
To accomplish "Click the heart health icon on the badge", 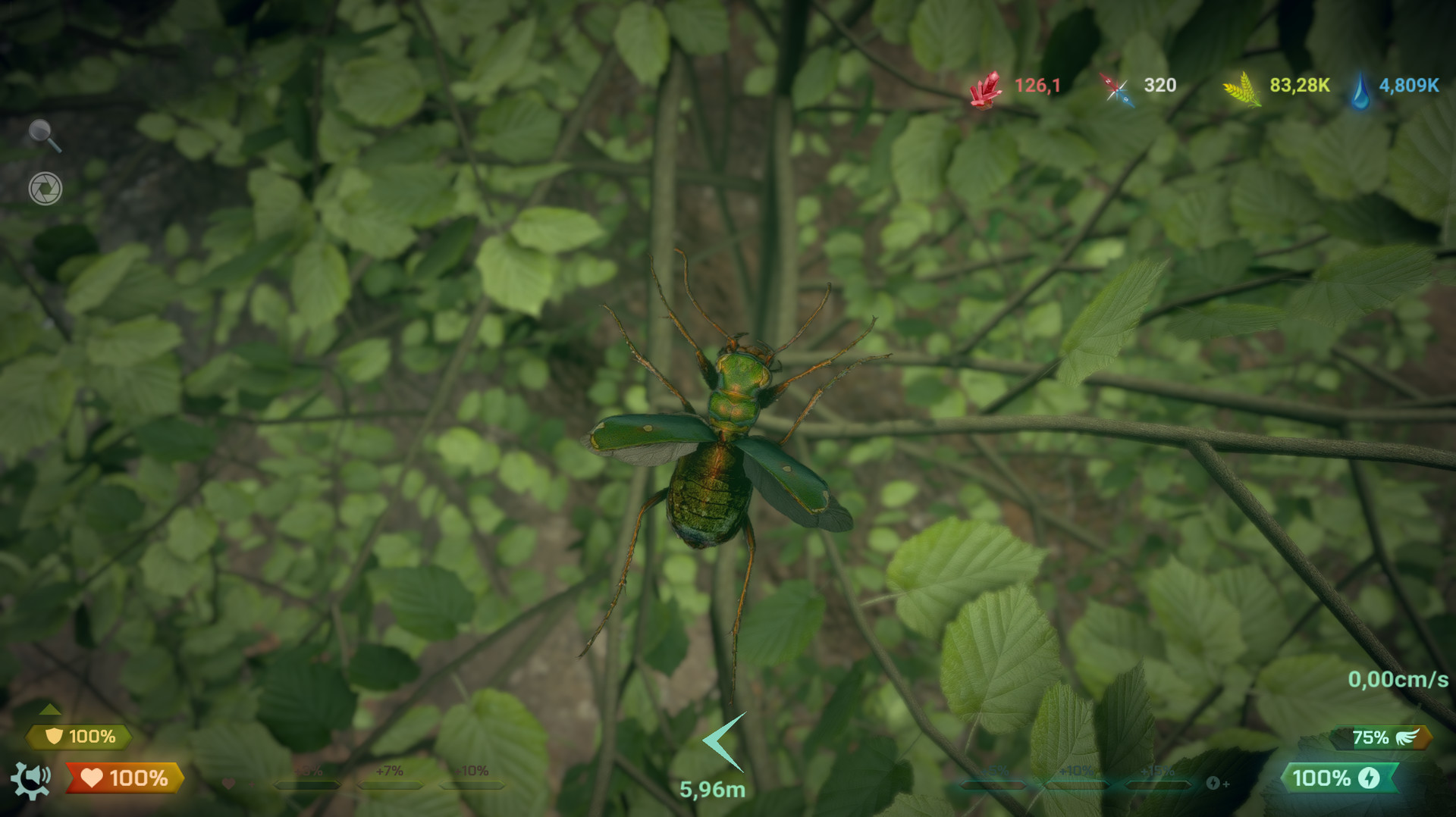I will (x=91, y=778).
